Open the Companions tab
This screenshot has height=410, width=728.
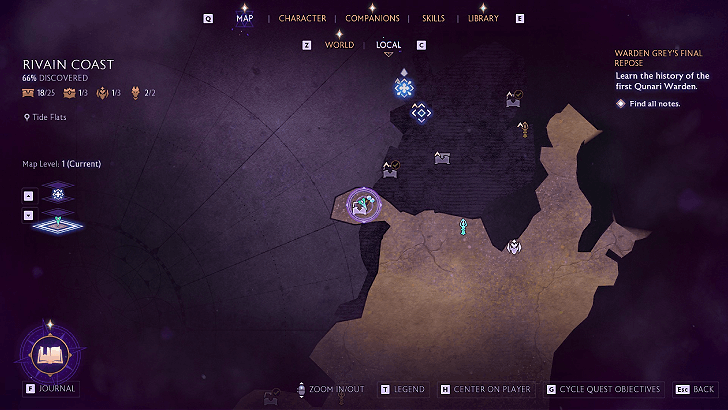[372, 19]
